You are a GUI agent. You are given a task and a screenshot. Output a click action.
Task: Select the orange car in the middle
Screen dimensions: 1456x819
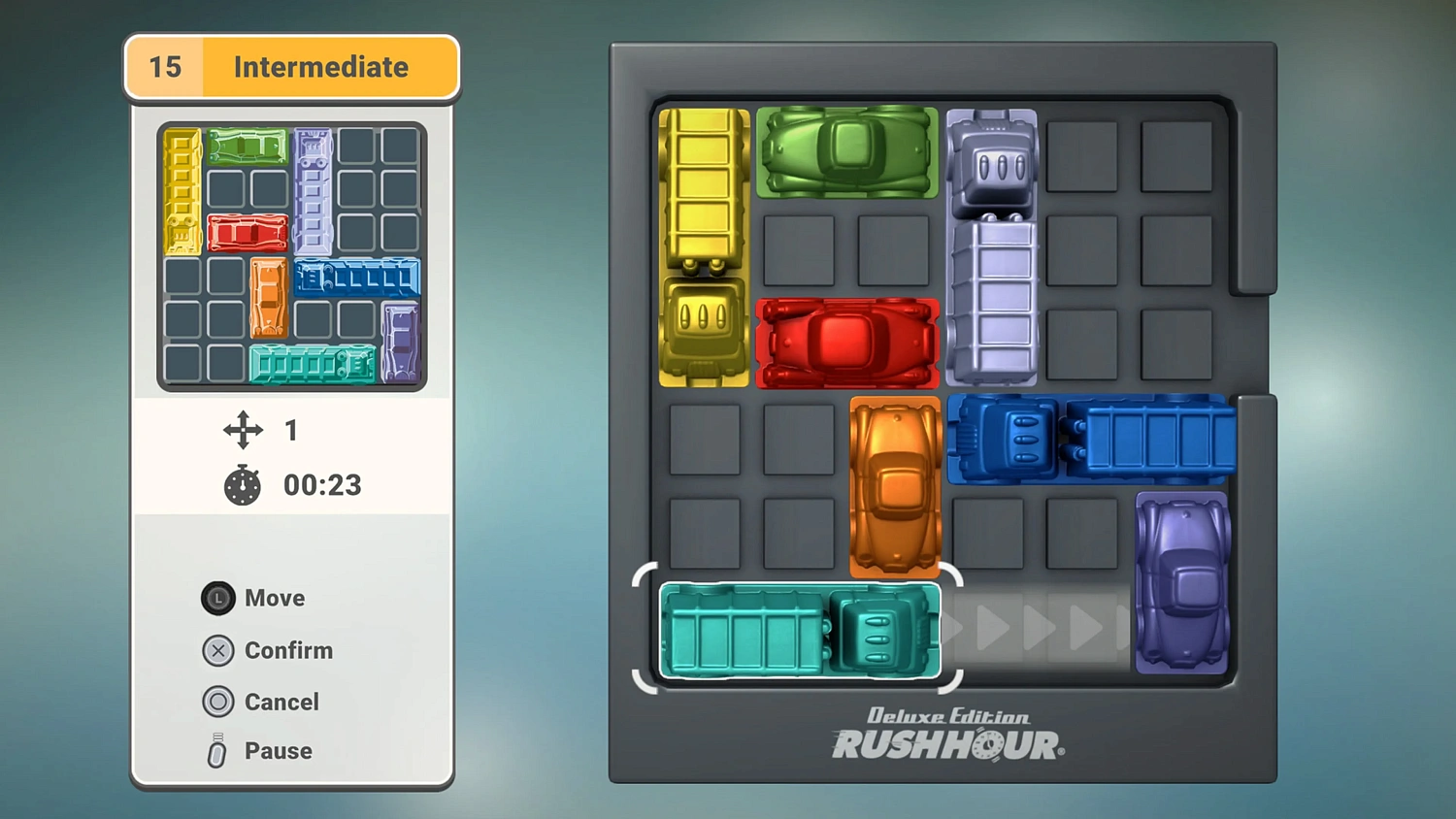893,485
